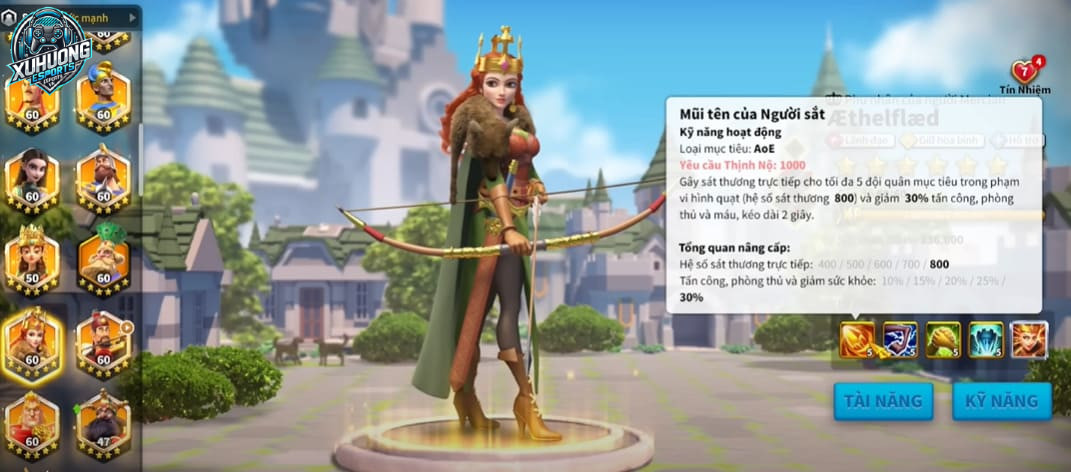Select the green-hat old man commander
The height and width of the screenshot is (472, 1071).
(103, 259)
